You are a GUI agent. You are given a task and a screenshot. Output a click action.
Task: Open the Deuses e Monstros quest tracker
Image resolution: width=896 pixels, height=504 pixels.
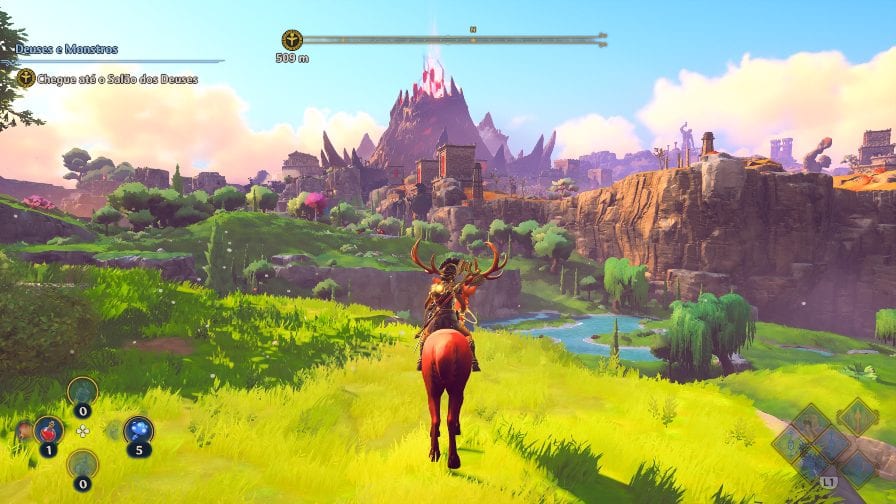(x=67, y=49)
